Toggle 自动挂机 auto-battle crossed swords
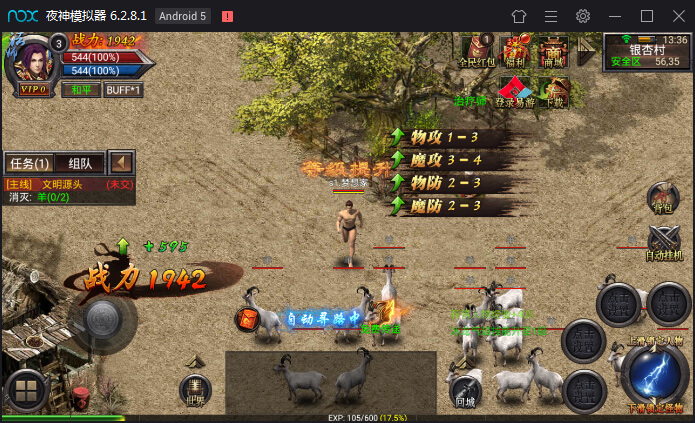695x423 pixels. (663, 243)
